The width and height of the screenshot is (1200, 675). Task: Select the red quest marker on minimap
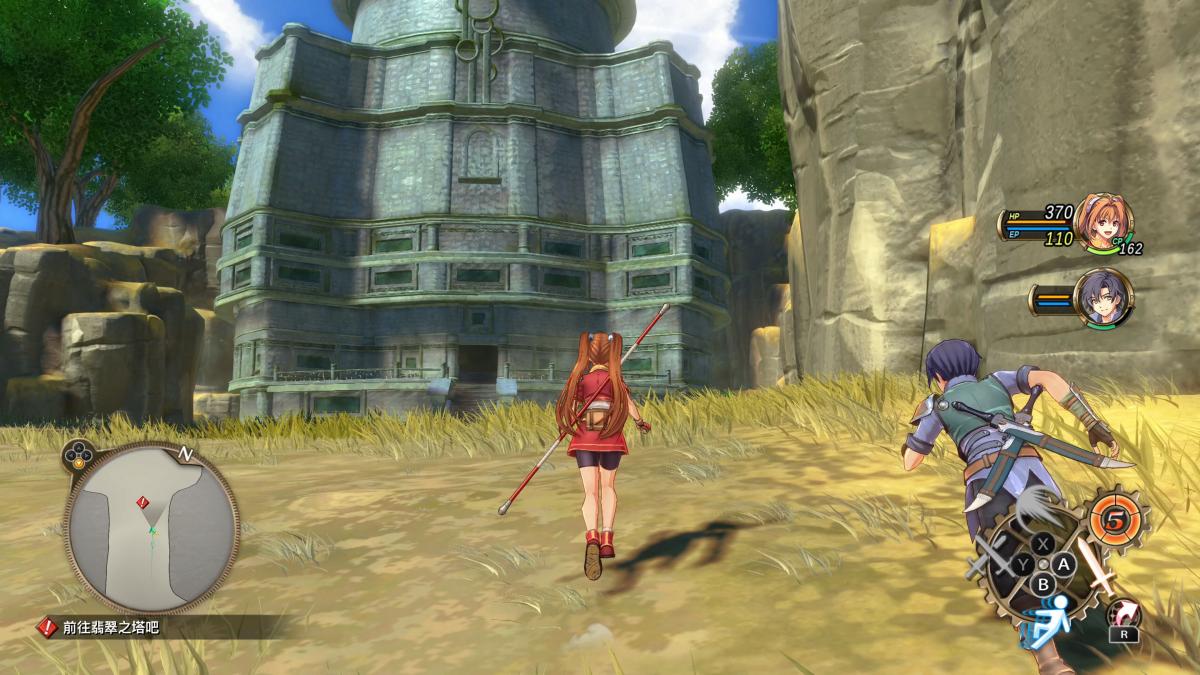click(x=143, y=501)
